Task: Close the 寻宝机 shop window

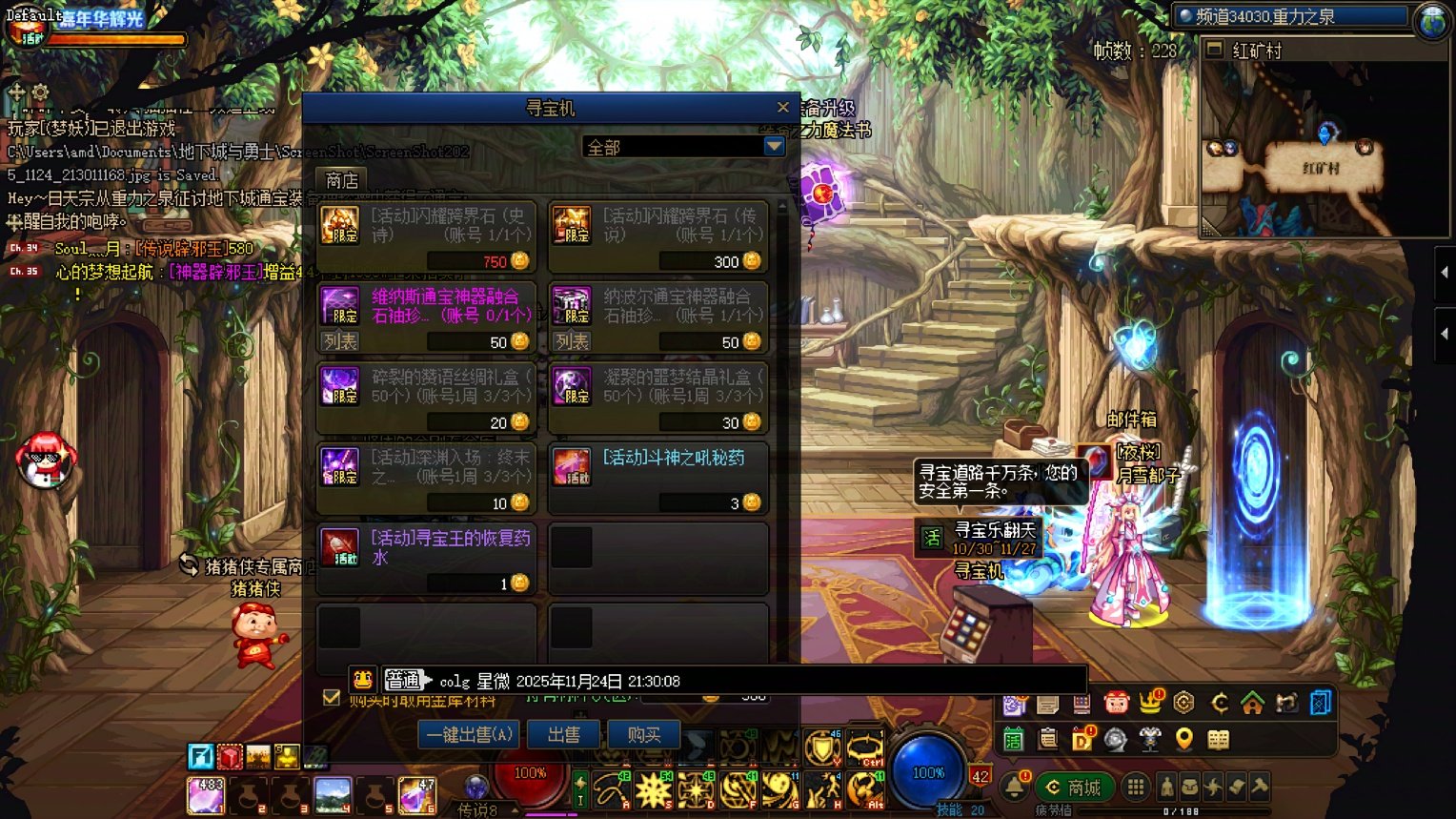Action: point(783,108)
